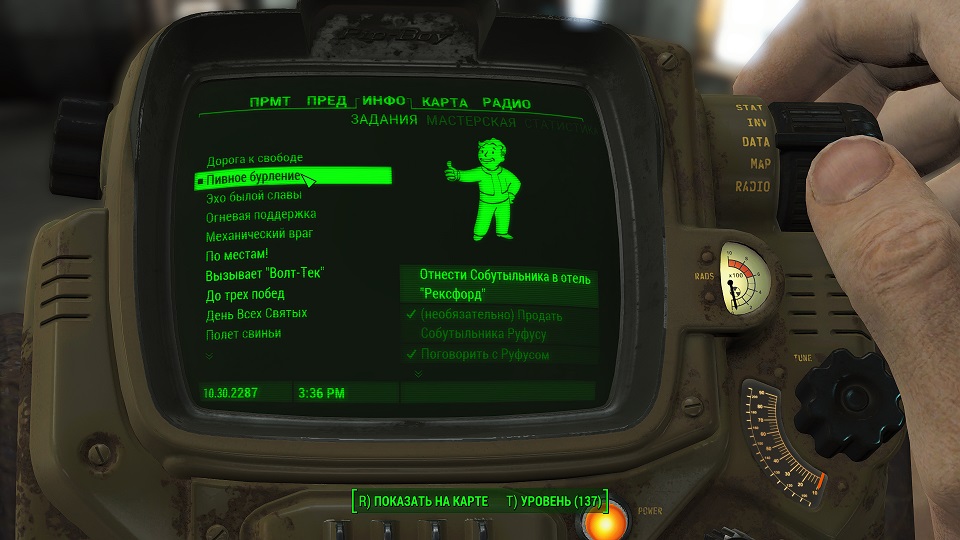This screenshot has height=540, width=960.
Task: Select the ЗАДАНИЯ sub-tab
Action: pyautogui.click(x=384, y=121)
